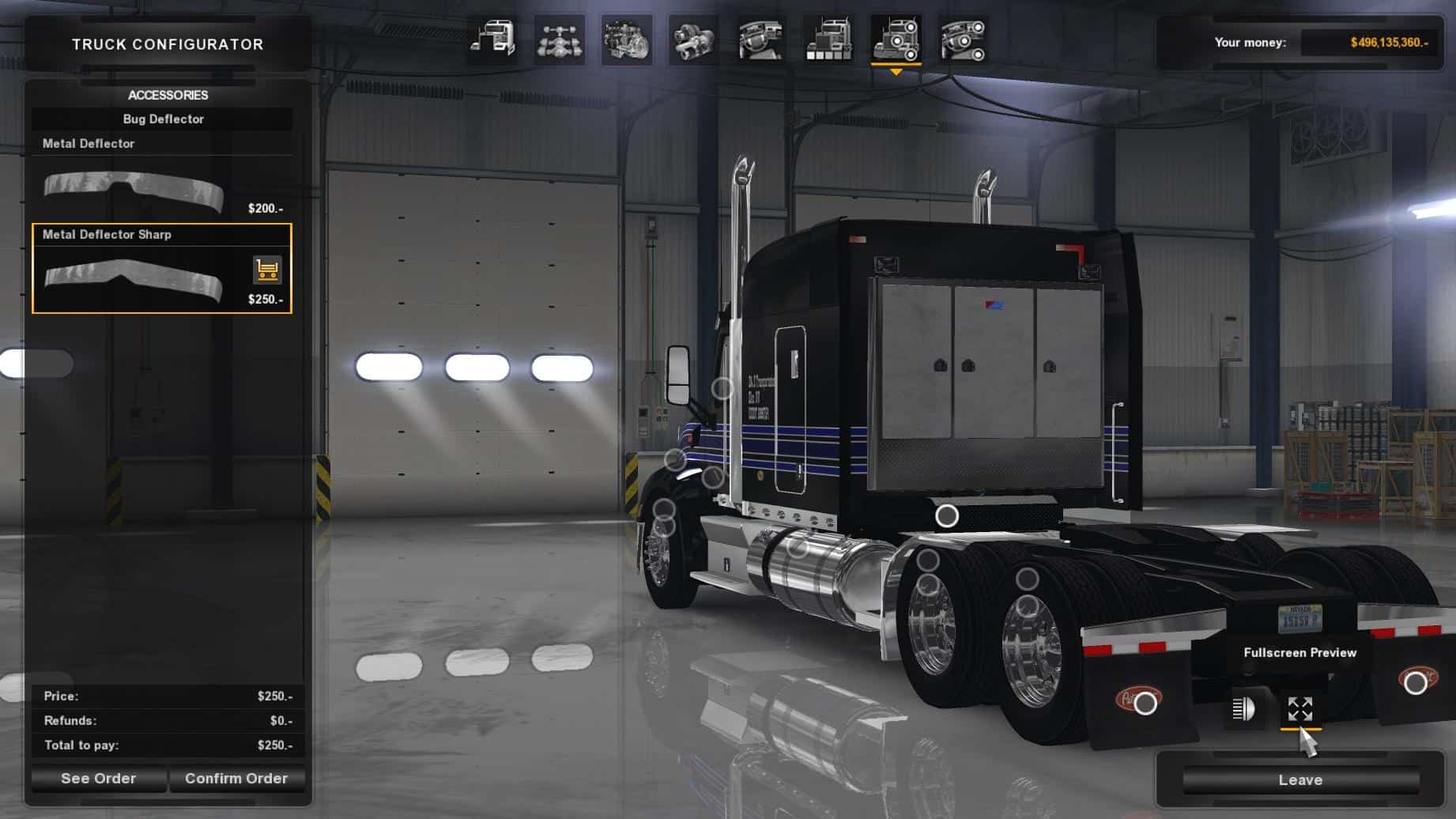This screenshot has width=1456, height=819.
Task: Click the Bug Deflector header
Action: point(163,119)
